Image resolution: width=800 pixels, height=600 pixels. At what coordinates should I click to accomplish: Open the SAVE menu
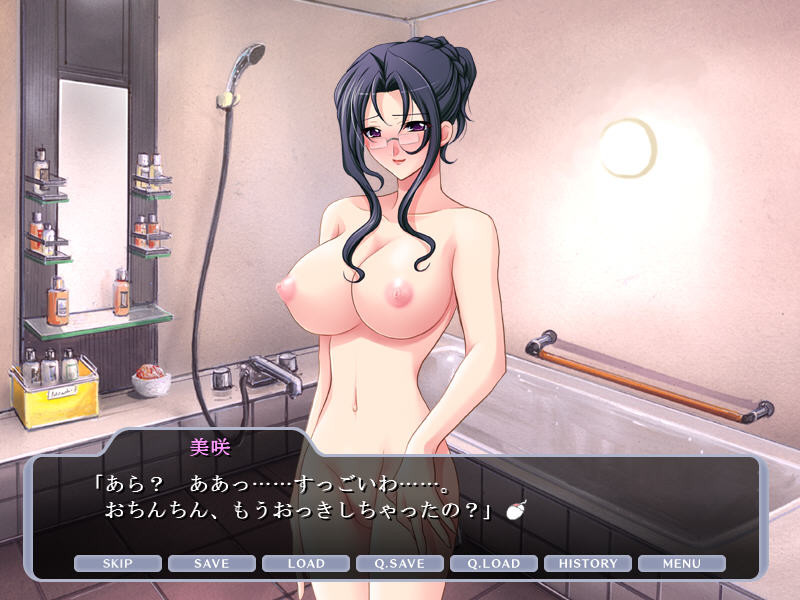(211, 564)
